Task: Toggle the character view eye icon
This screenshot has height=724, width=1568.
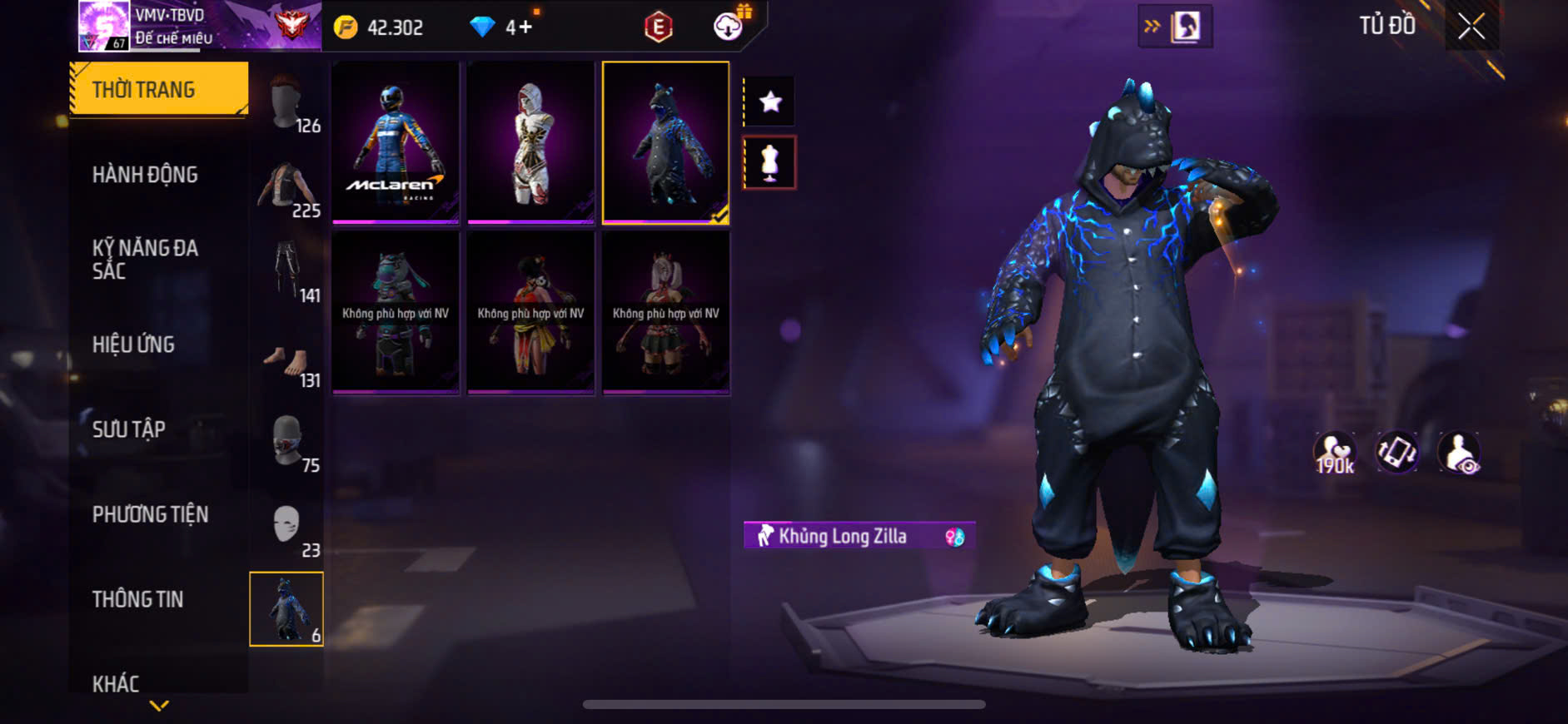Action: click(1461, 453)
